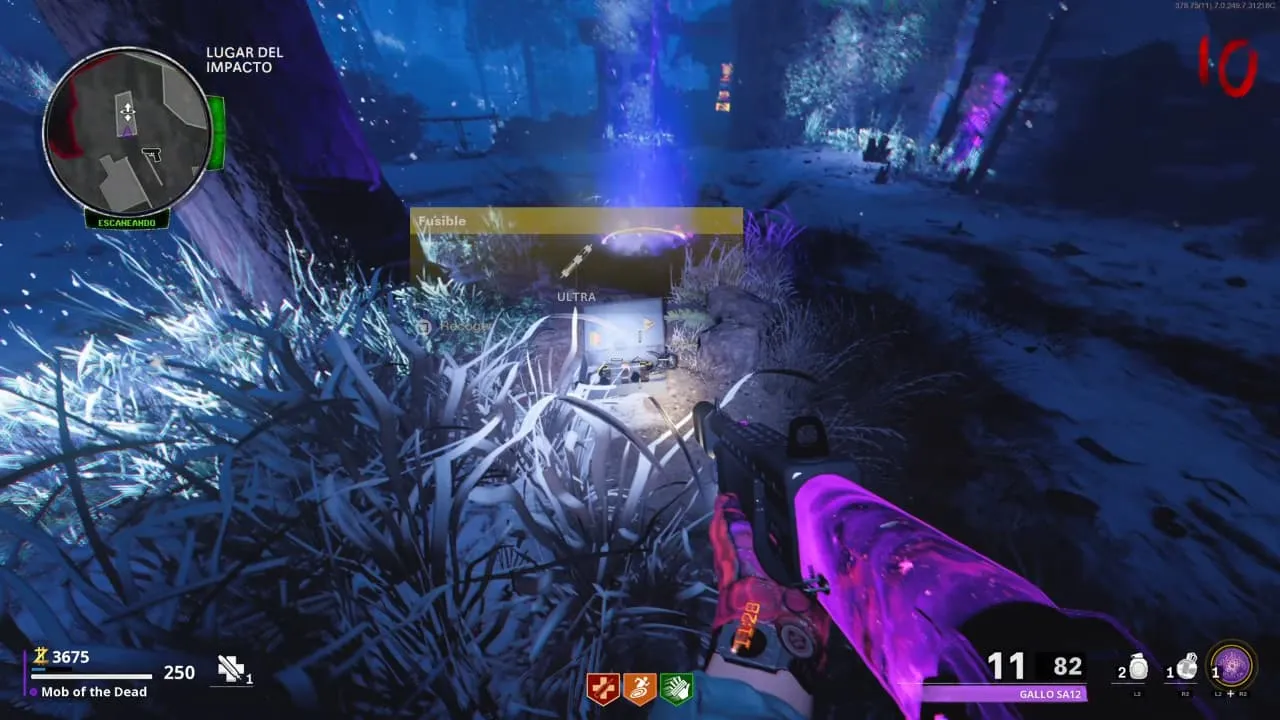The width and height of the screenshot is (1280, 720).
Task: Select the orange Stamin-Up perk icon
Action: point(640,689)
